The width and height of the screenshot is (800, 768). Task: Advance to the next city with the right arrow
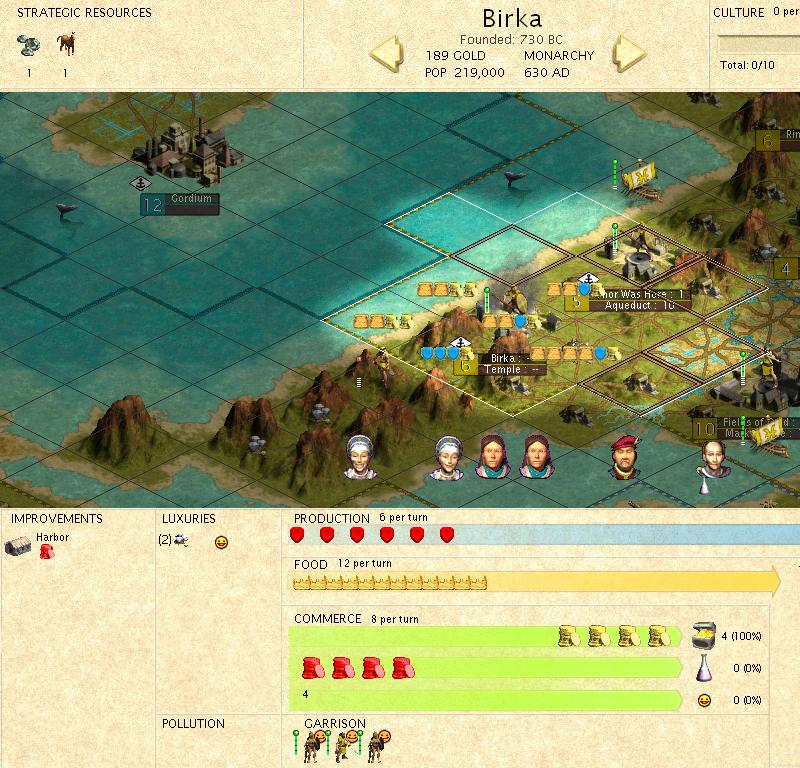click(631, 53)
